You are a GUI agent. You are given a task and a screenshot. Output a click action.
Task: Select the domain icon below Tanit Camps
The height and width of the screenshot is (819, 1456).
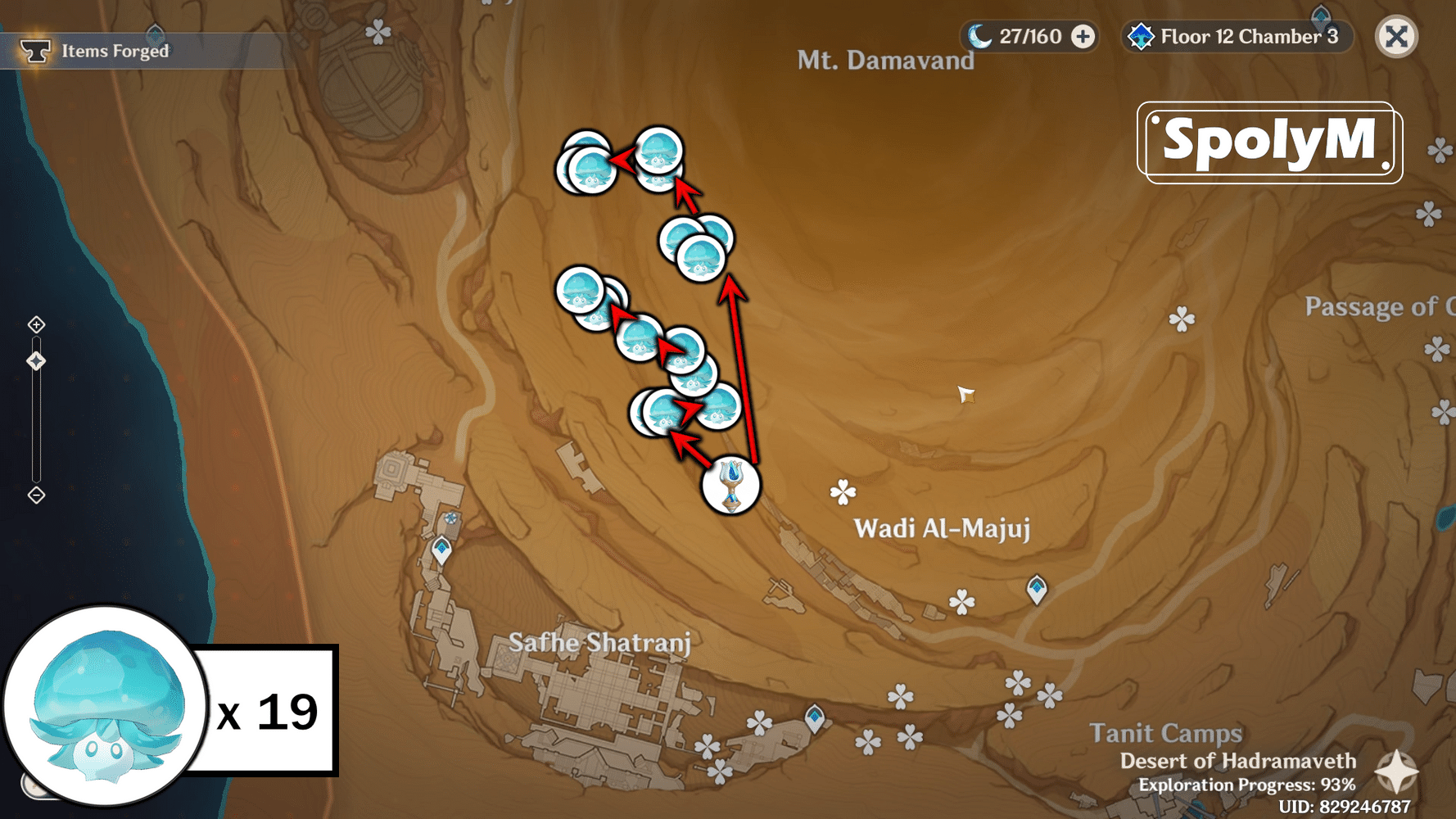(x=816, y=719)
